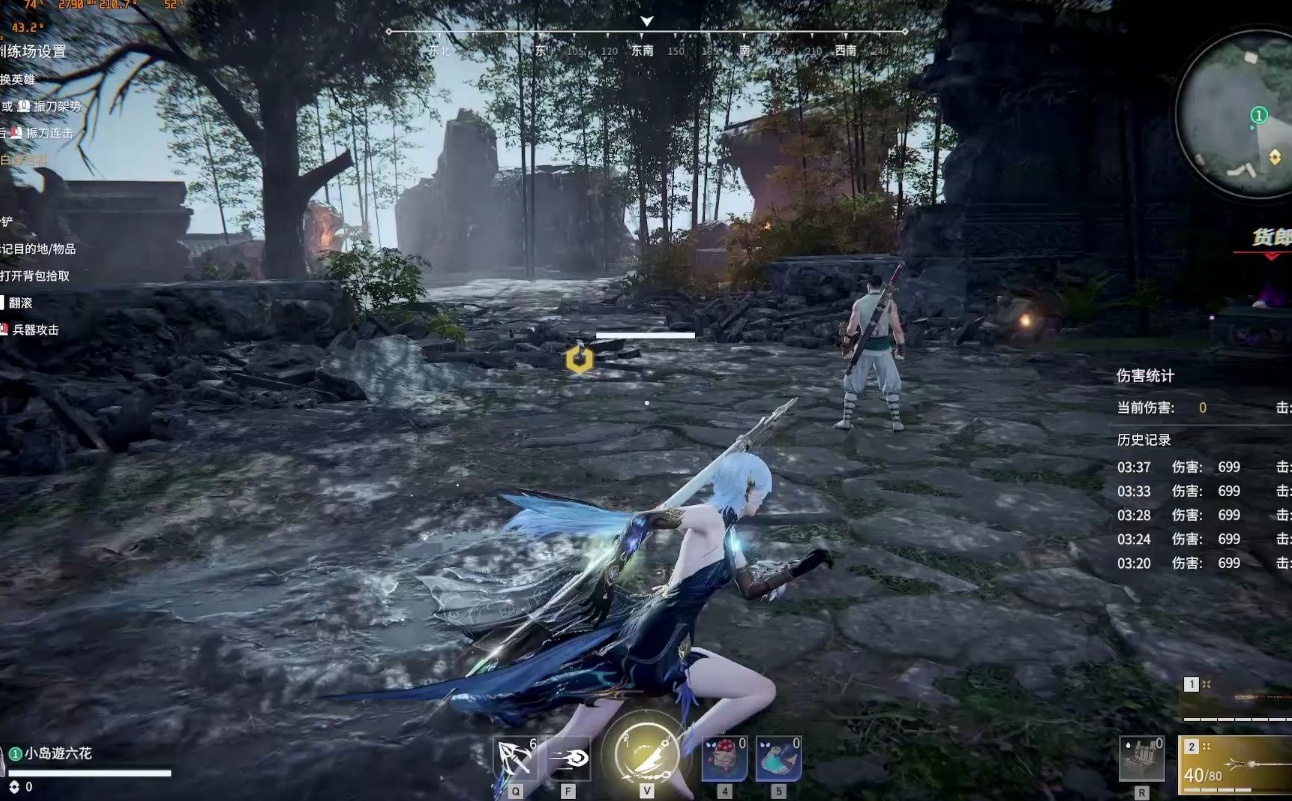Image resolution: width=1292 pixels, height=801 pixels.
Task: Use the teal blue consumable item slot
Action: [778, 760]
